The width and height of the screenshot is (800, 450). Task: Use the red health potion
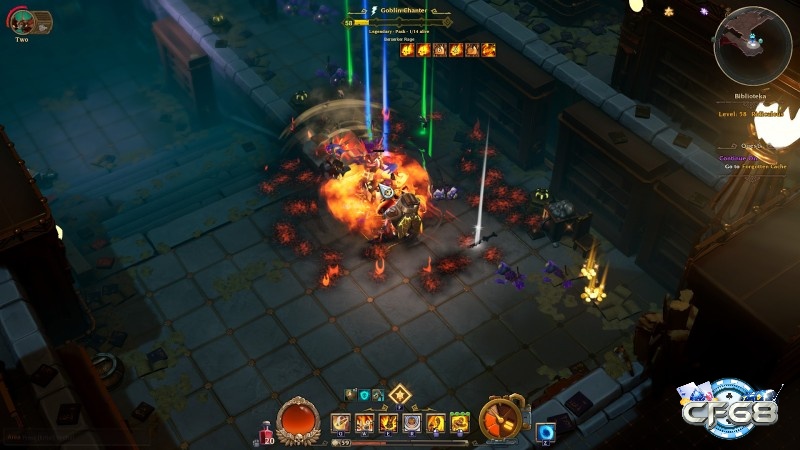point(267,432)
